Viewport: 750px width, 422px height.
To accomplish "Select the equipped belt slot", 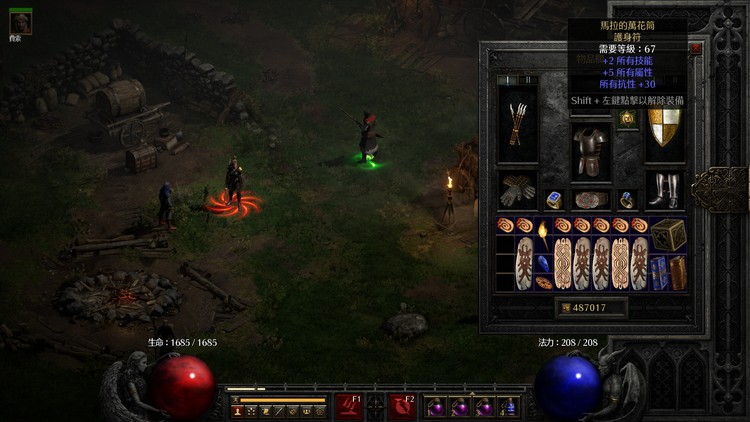I will pos(591,199).
